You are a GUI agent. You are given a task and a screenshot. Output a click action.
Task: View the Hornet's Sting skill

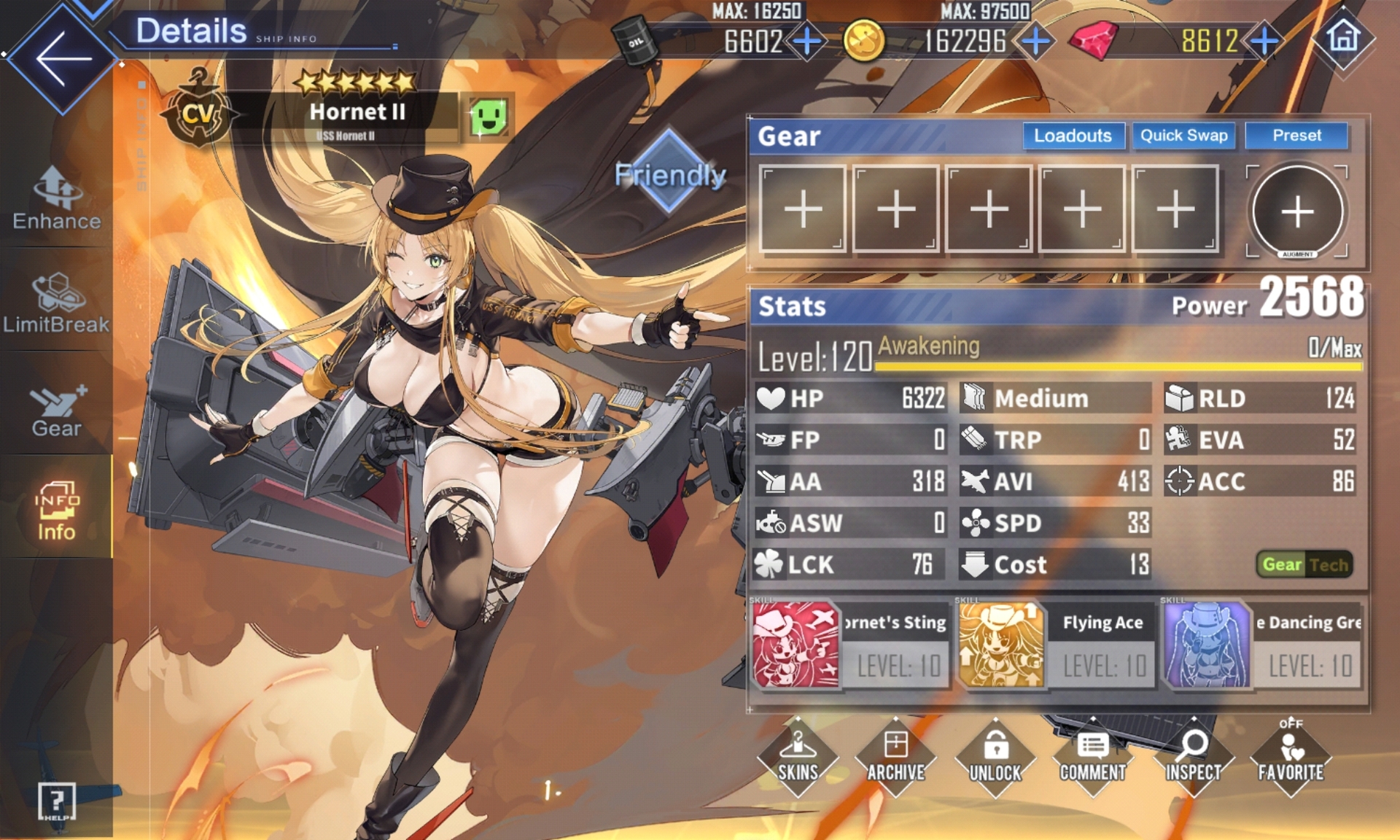click(x=796, y=645)
